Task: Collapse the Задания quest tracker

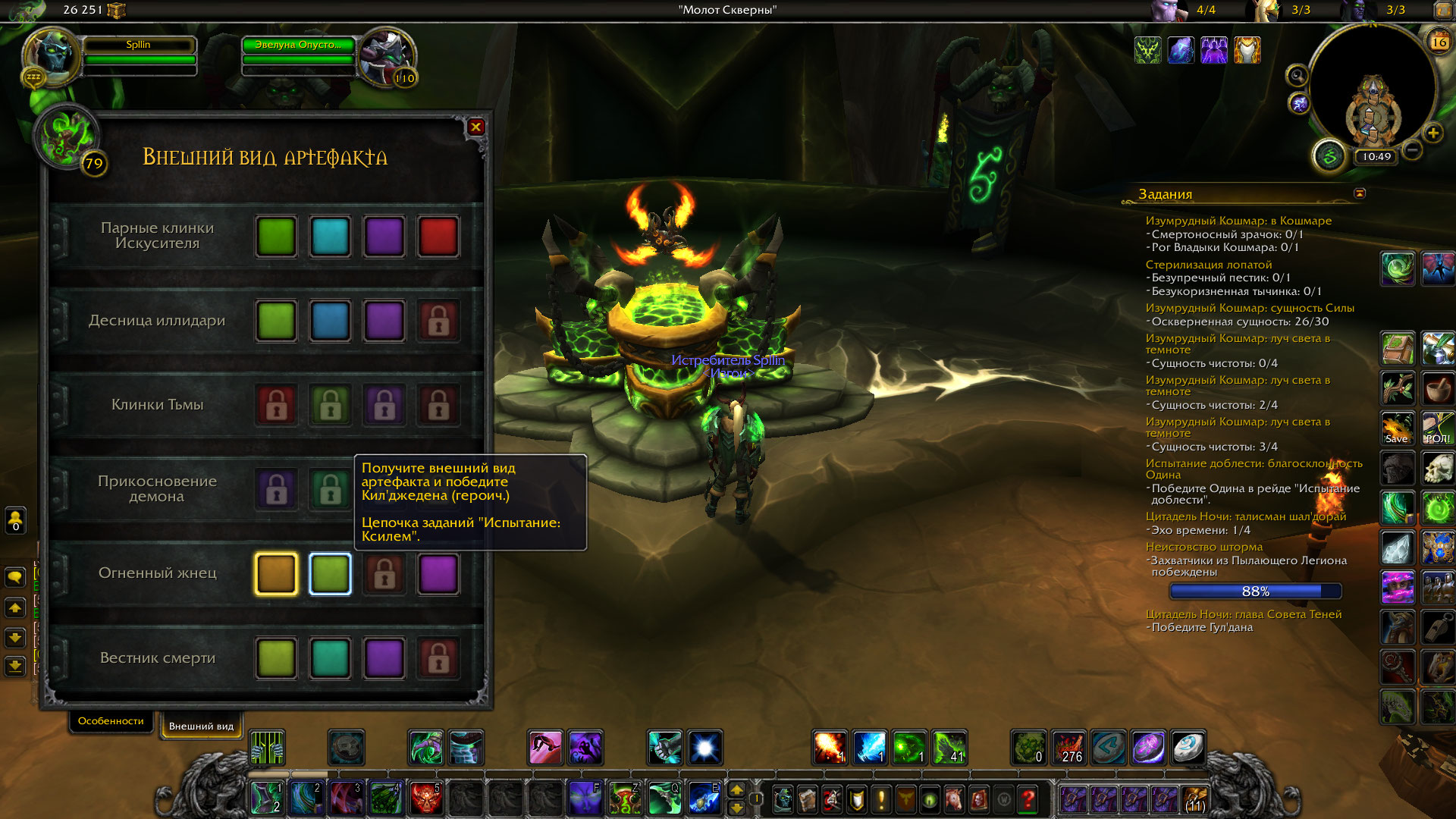Action: pos(1360,193)
